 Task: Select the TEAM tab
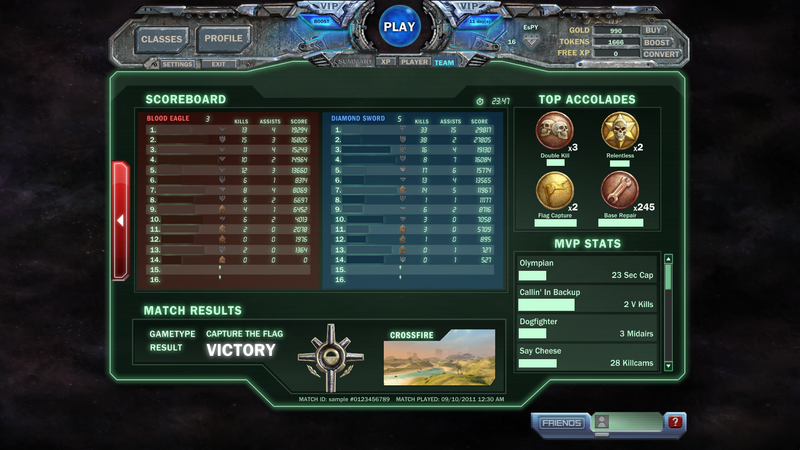[x=443, y=62]
